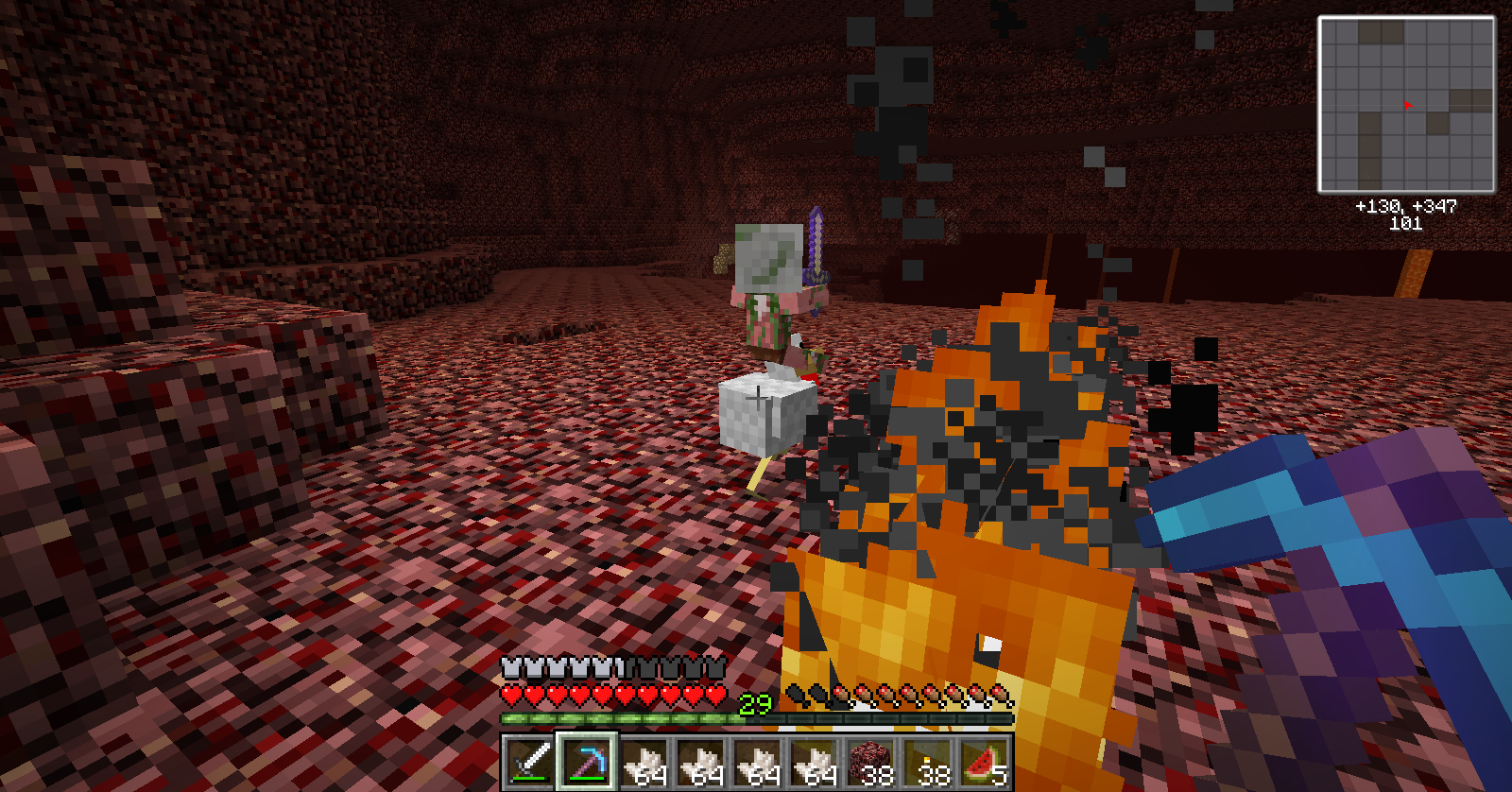The image size is (1512, 792).
Task: Choose the netherrack block stack
Action: click(869, 762)
